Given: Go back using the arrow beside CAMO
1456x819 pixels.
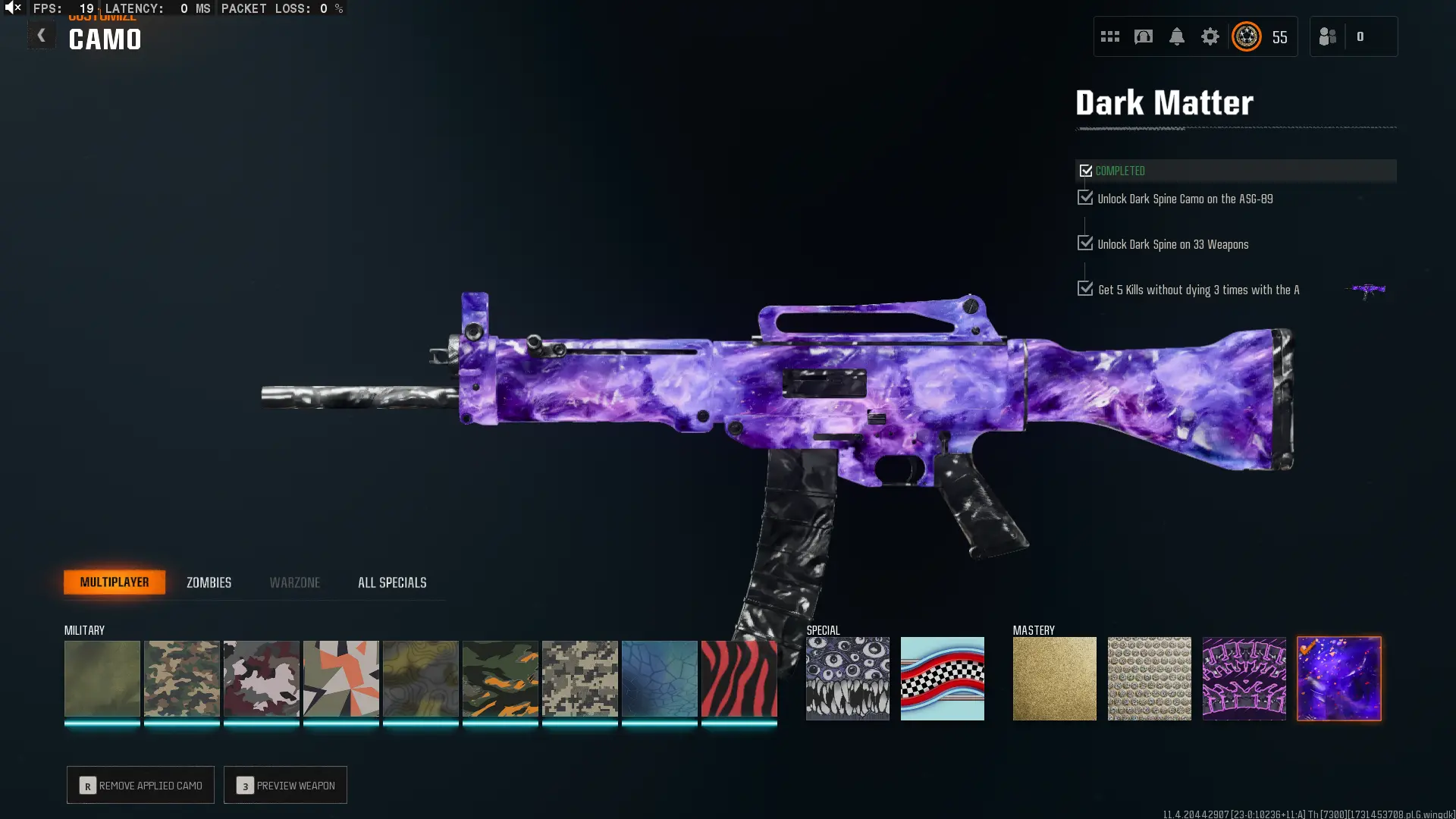Looking at the screenshot, I should pyautogui.click(x=42, y=36).
